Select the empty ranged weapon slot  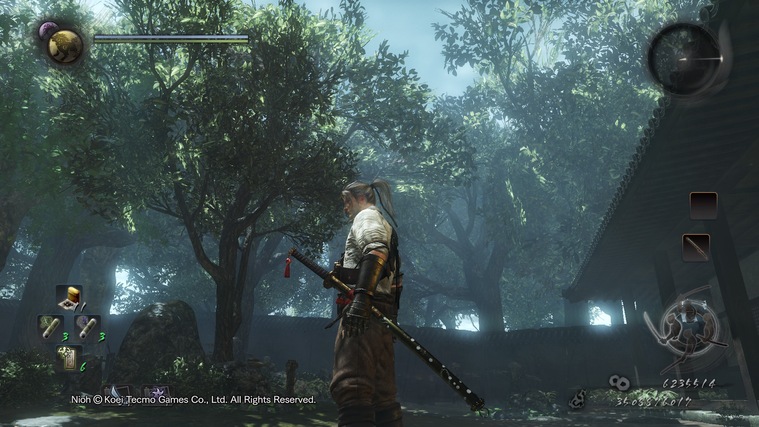[703, 205]
